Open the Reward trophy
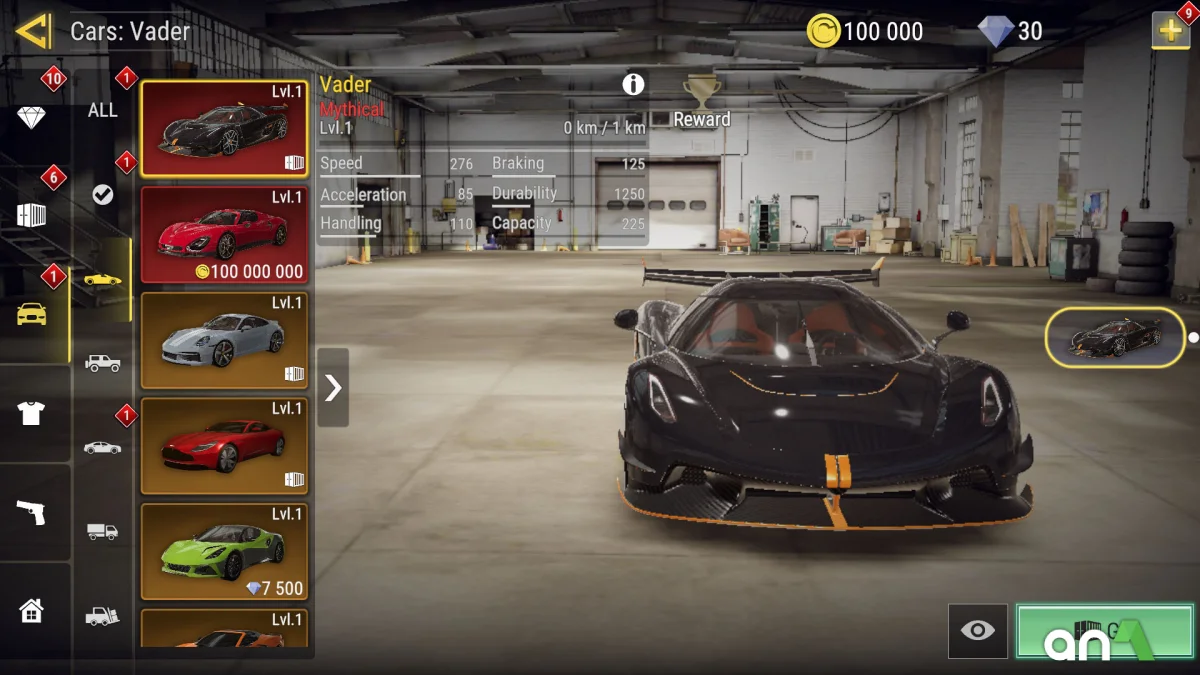The height and width of the screenshot is (675, 1200). tap(702, 102)
